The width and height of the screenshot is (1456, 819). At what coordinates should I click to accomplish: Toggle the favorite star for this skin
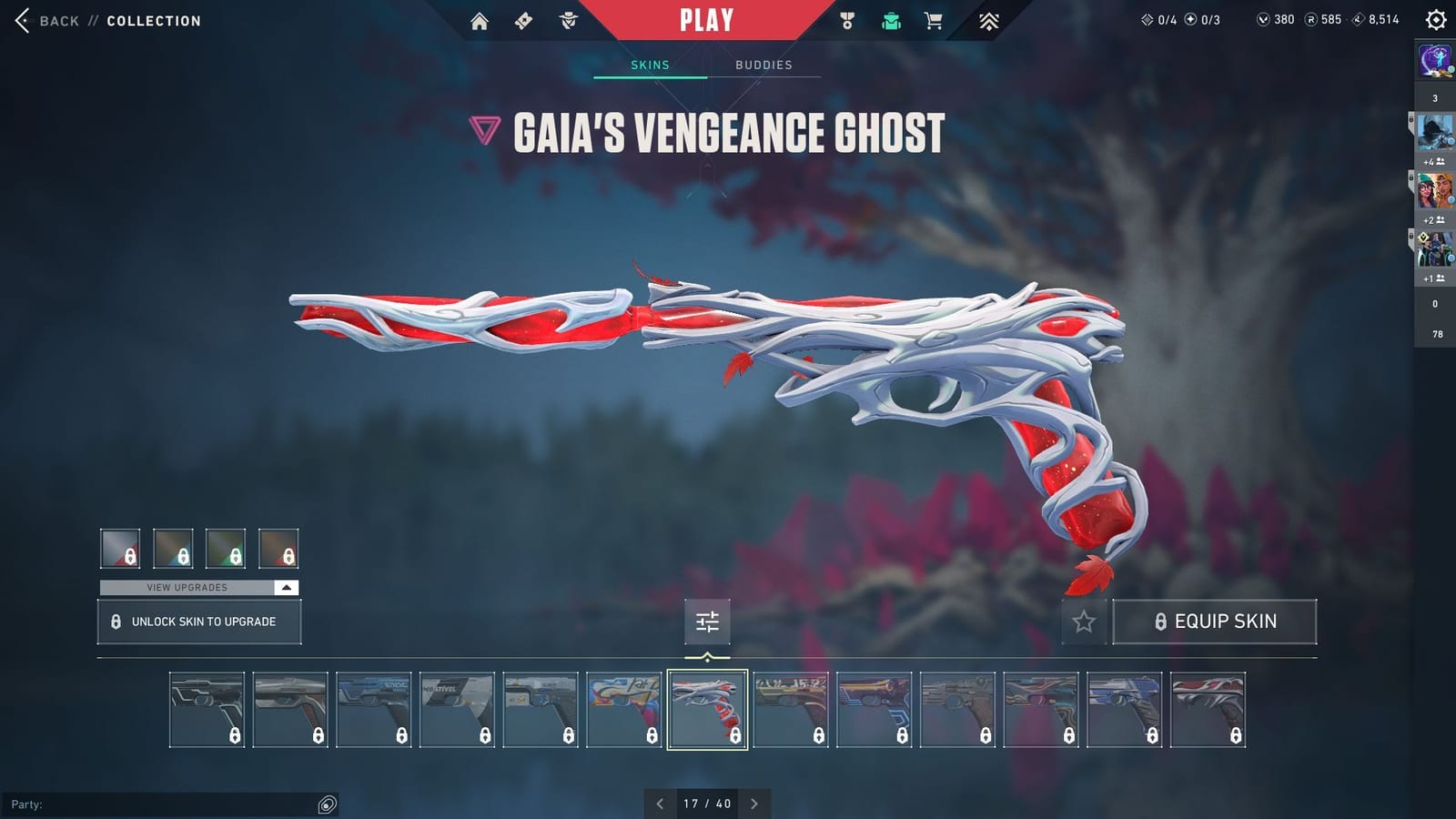[1084, 622]
